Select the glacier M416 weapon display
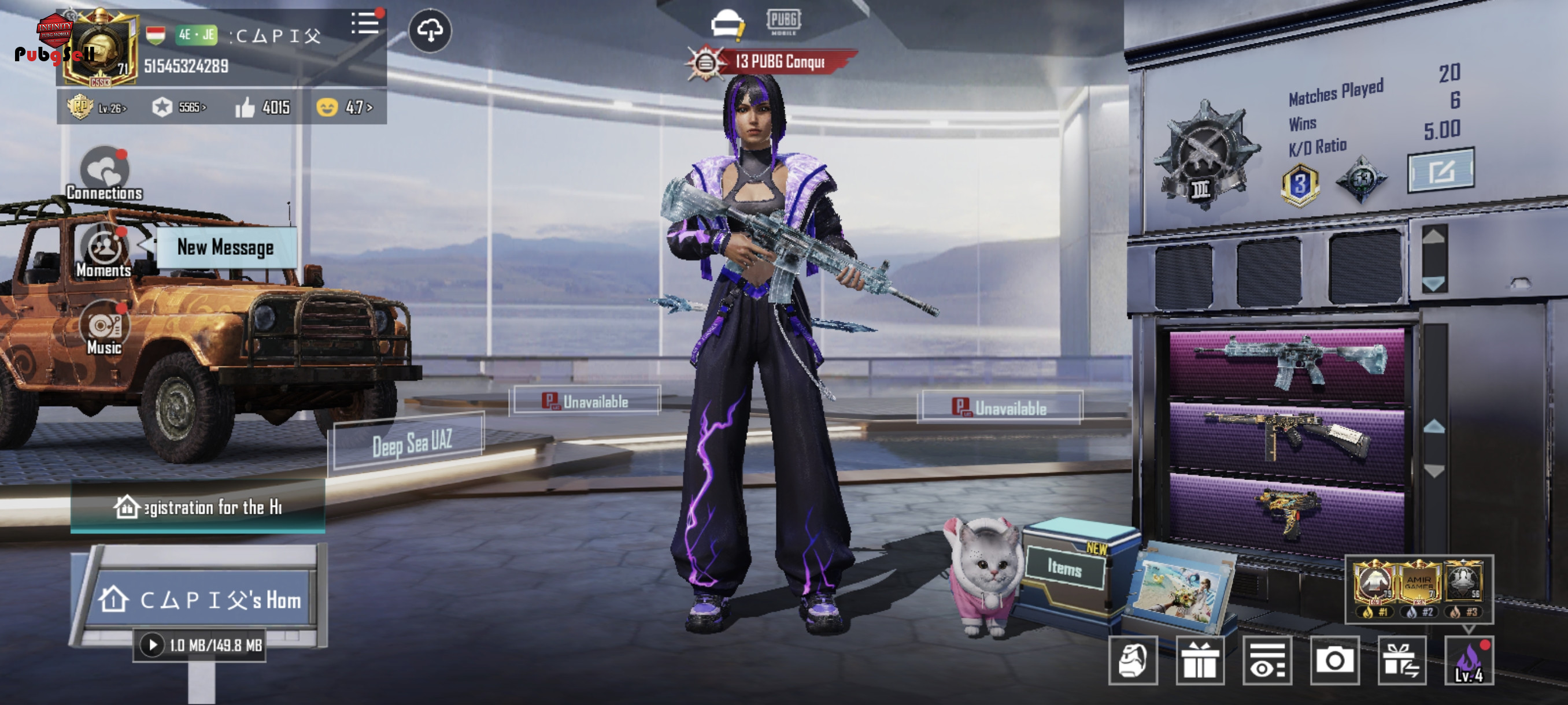The height and width of the screenshot is (705, 1568). pos(1287,362)
